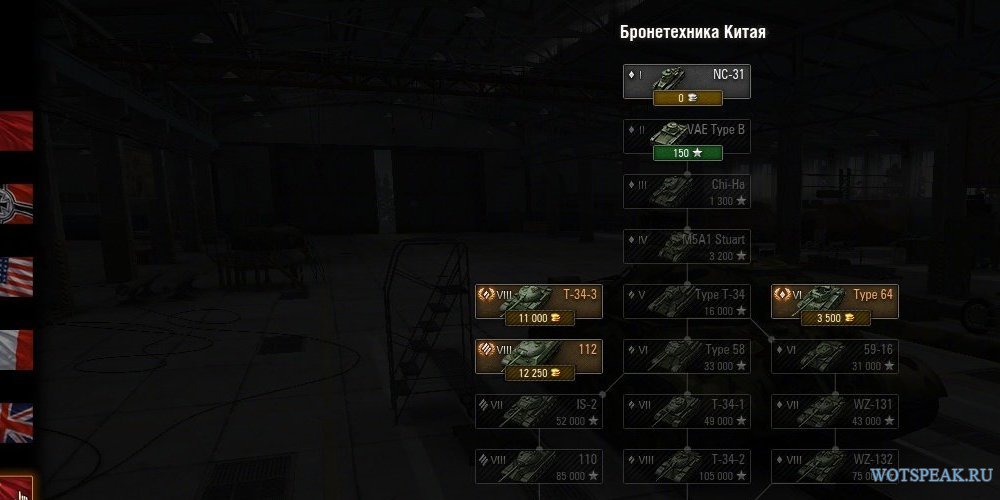Click the Type T-34 tank node
The width and height of the screenshot is (1000, 500).
pos(686,302)
